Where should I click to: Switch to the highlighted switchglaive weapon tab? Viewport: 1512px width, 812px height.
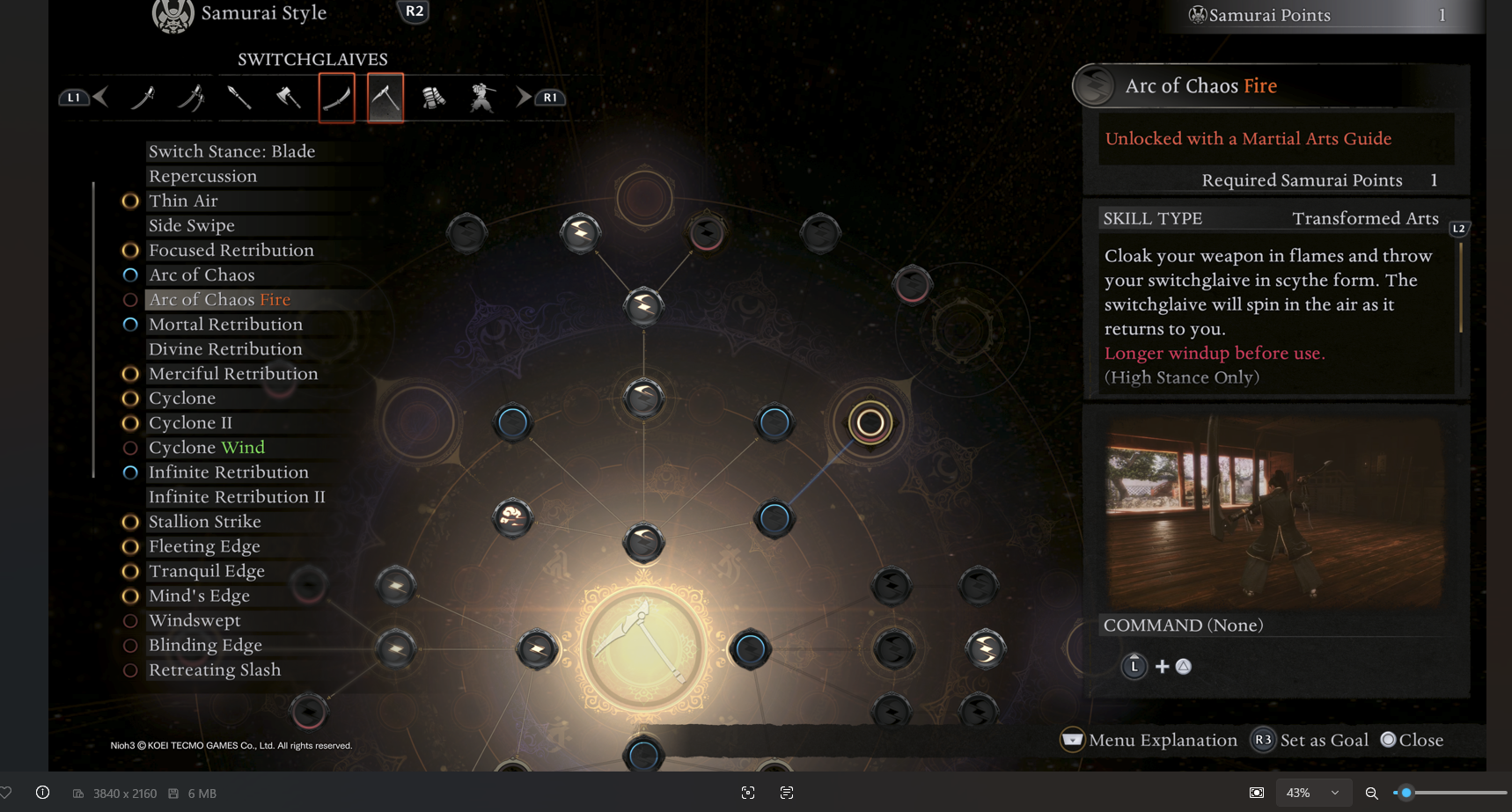pyautogui.click(x=385, y=98)
